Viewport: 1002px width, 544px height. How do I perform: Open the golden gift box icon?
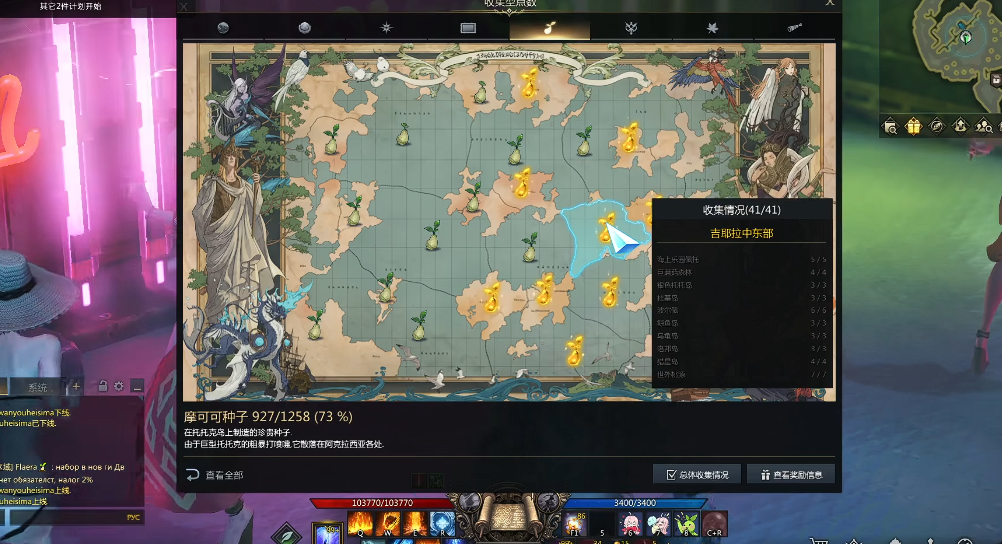pyautogui.click(x=913, y=126)
